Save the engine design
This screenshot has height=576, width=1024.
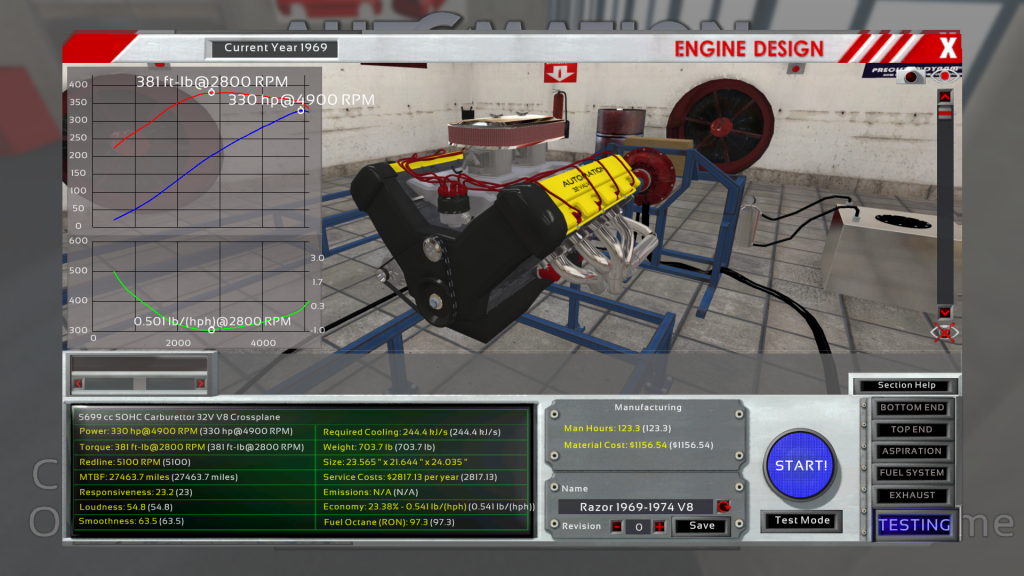pyautogui.click(x=702, y=526)
